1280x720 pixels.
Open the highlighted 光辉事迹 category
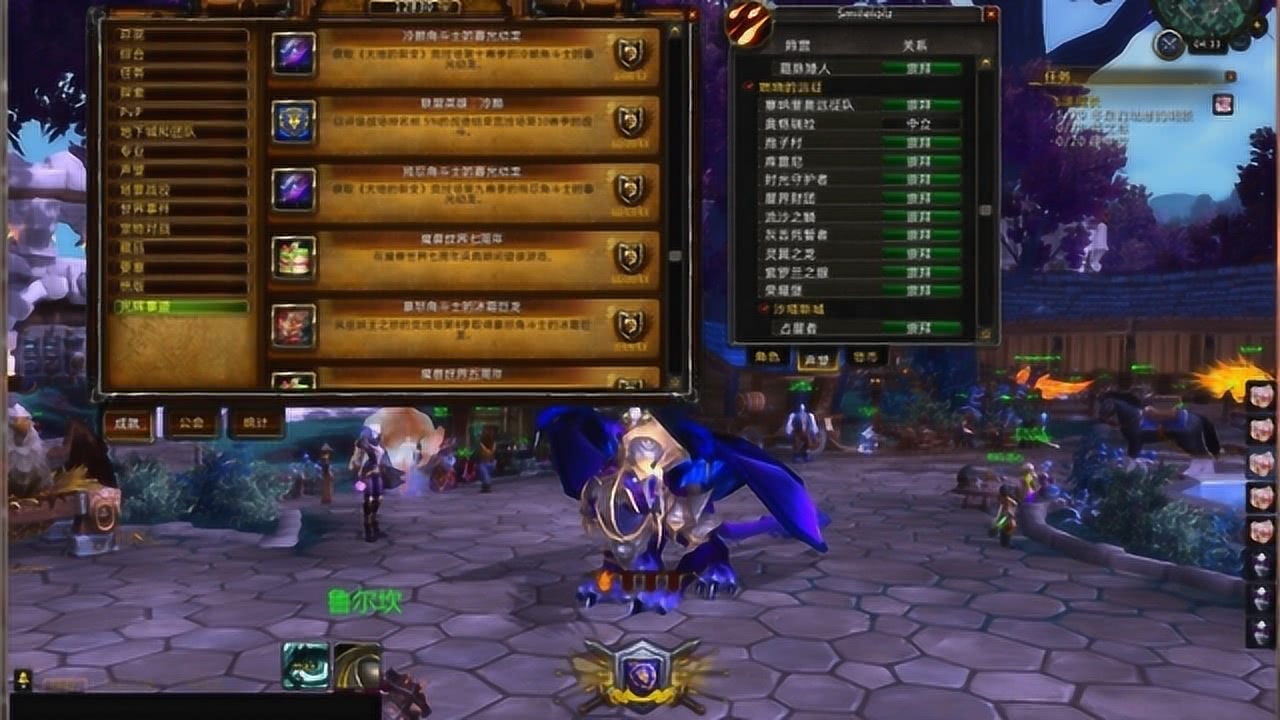(178, 307)
